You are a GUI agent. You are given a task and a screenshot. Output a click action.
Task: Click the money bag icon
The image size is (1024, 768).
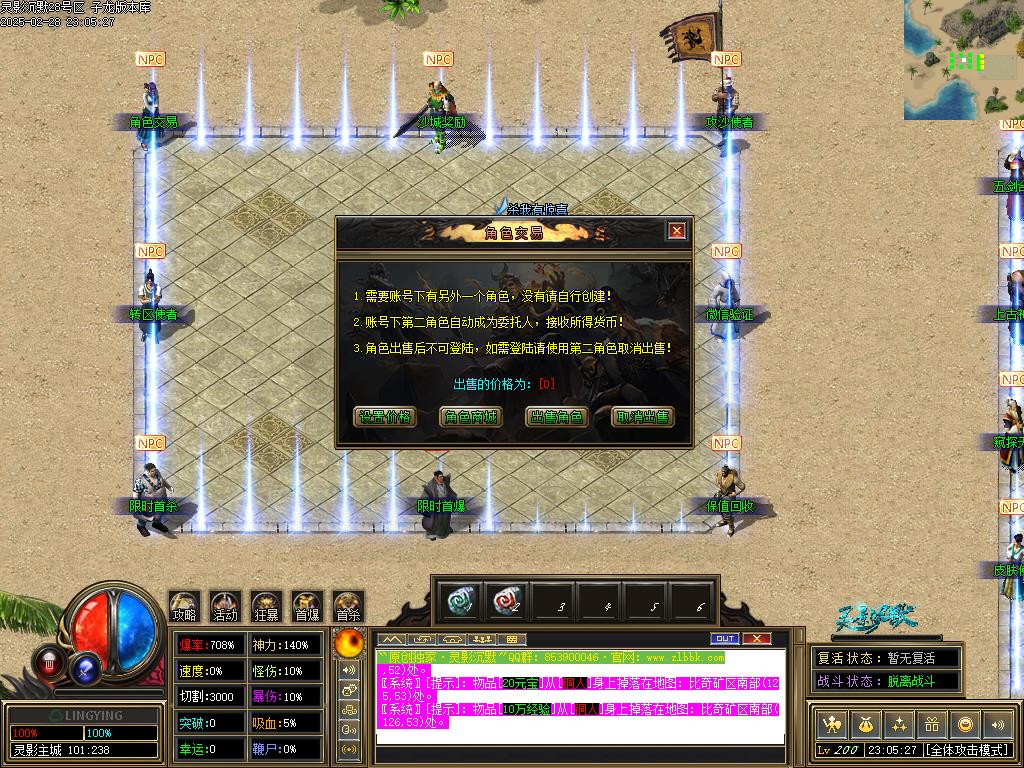(x=865, y=724)
